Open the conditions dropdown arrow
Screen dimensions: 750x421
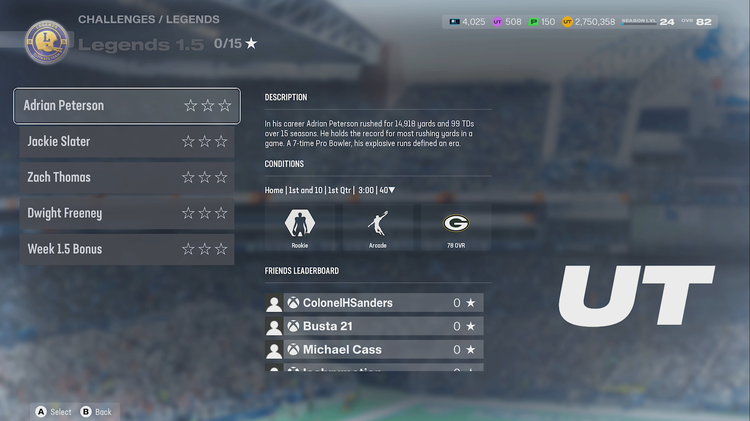[392, 190]
